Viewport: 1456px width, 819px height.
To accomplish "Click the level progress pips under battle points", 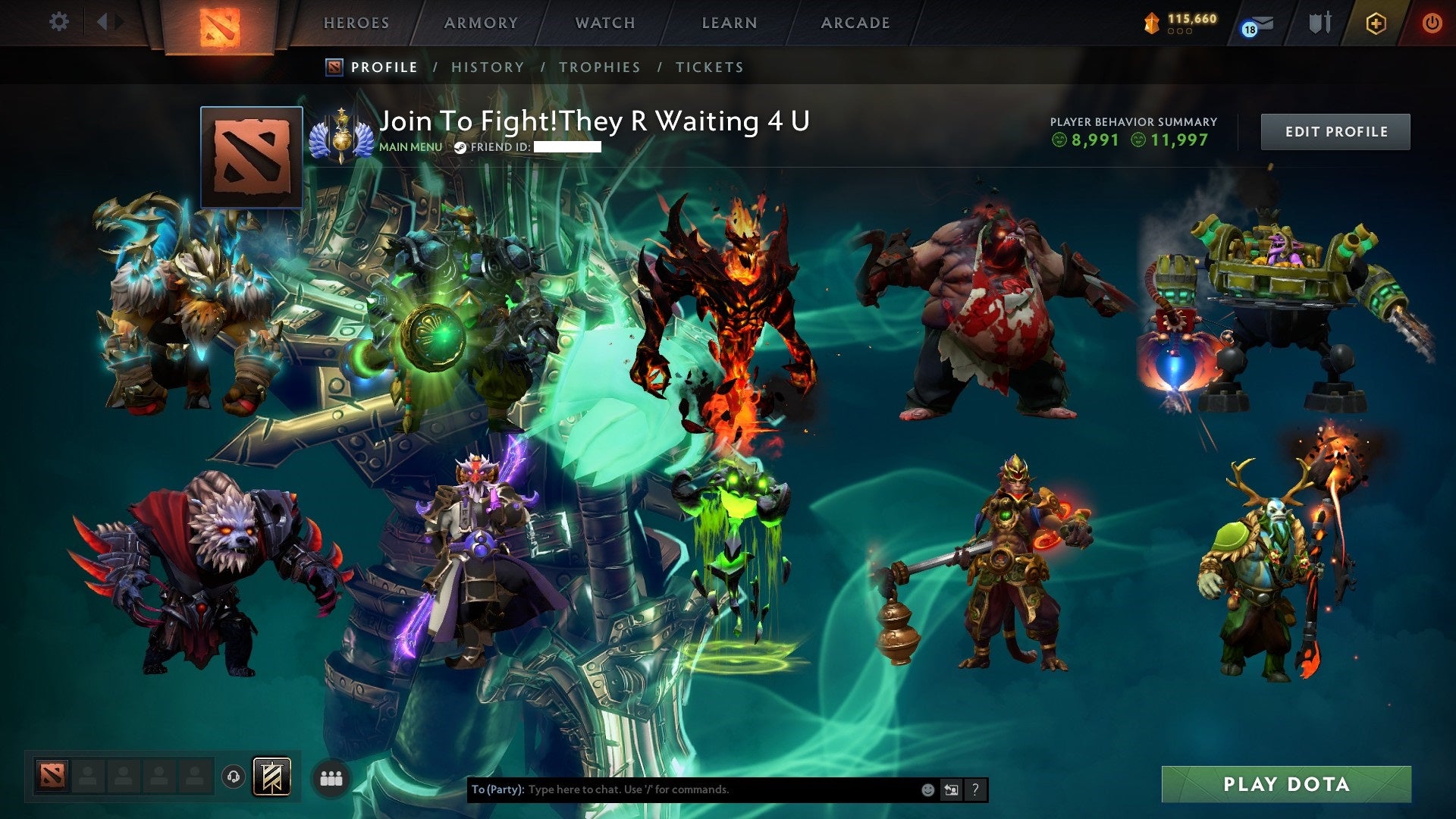I will (1180, 33).
